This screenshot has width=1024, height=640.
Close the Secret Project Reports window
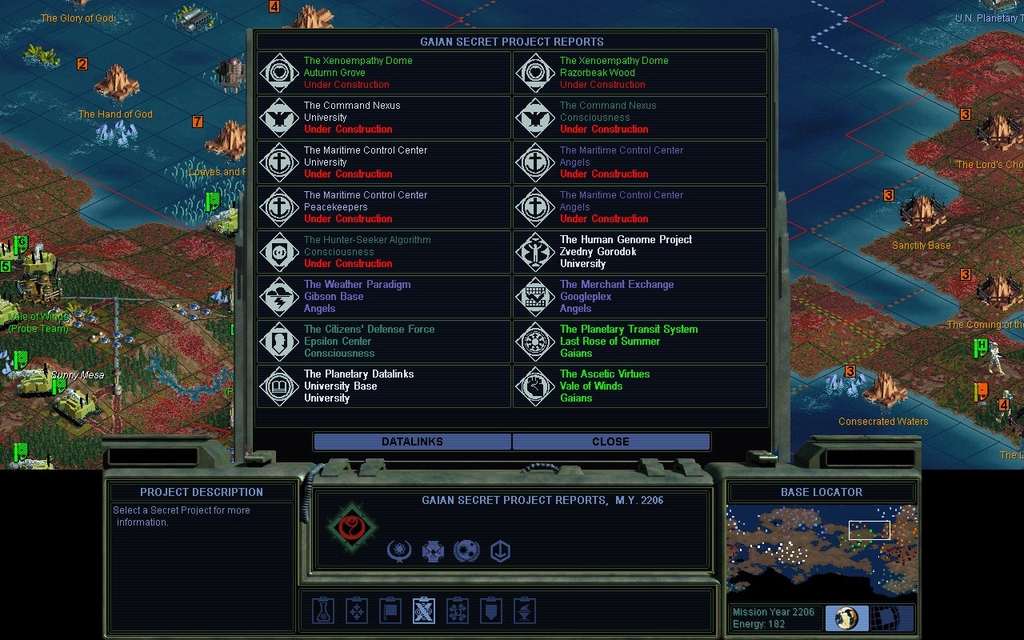click(x=611, y=441)
